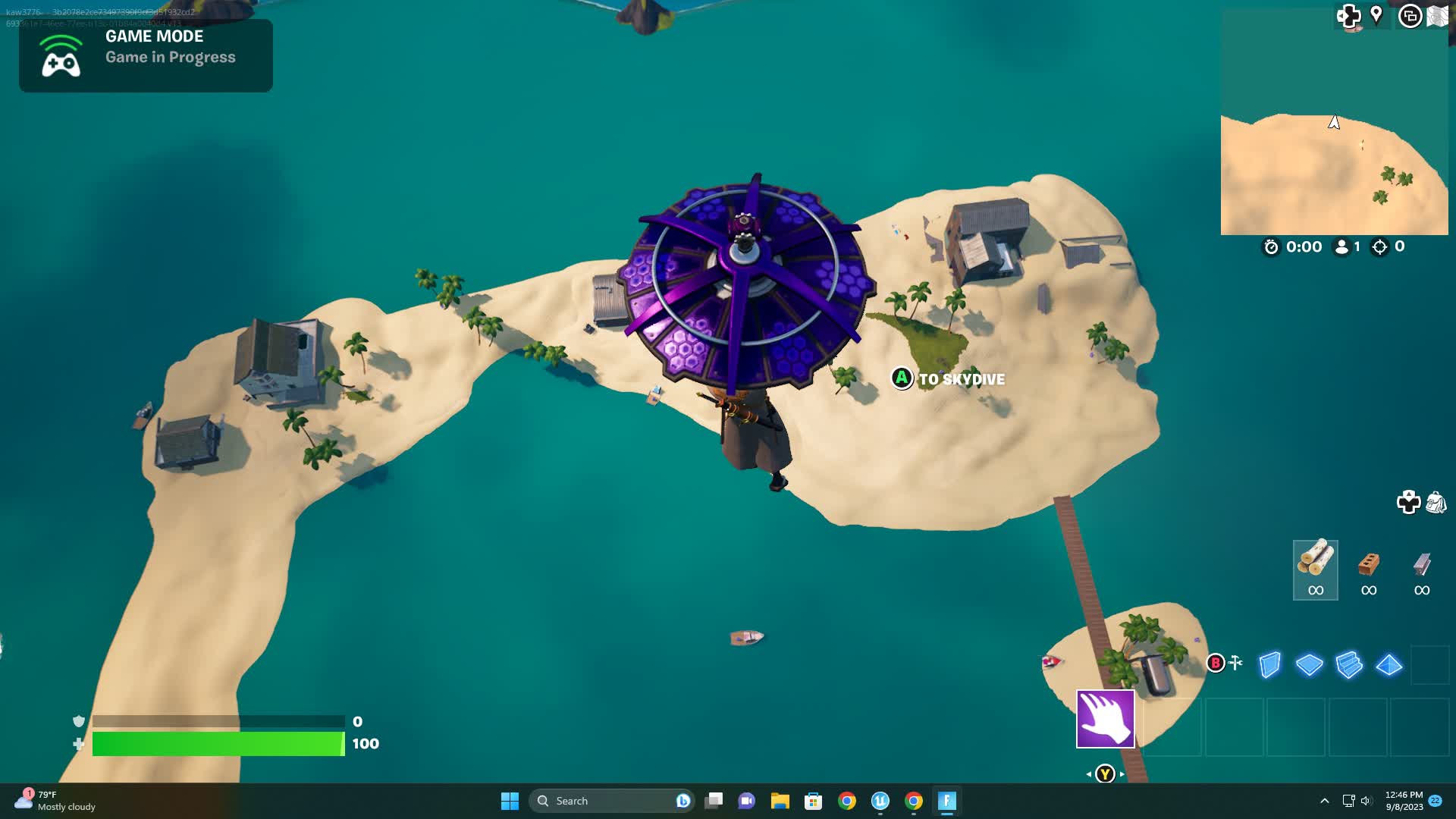Open the emote wheel icon near the minimap
The image size is (1456, 819).
tap(1350, 17)
